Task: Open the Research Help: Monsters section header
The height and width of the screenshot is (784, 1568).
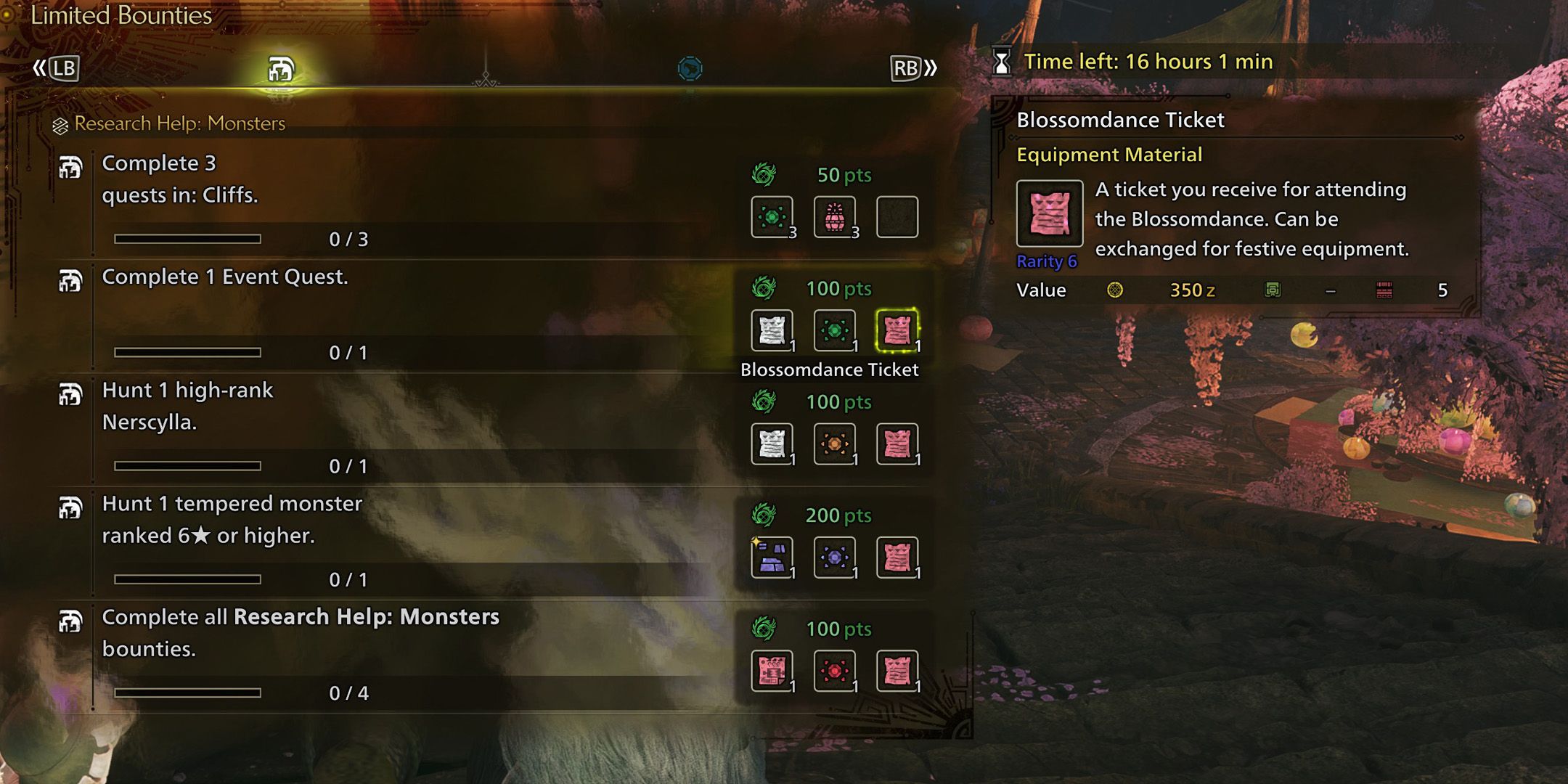Action: pos(176,123)
